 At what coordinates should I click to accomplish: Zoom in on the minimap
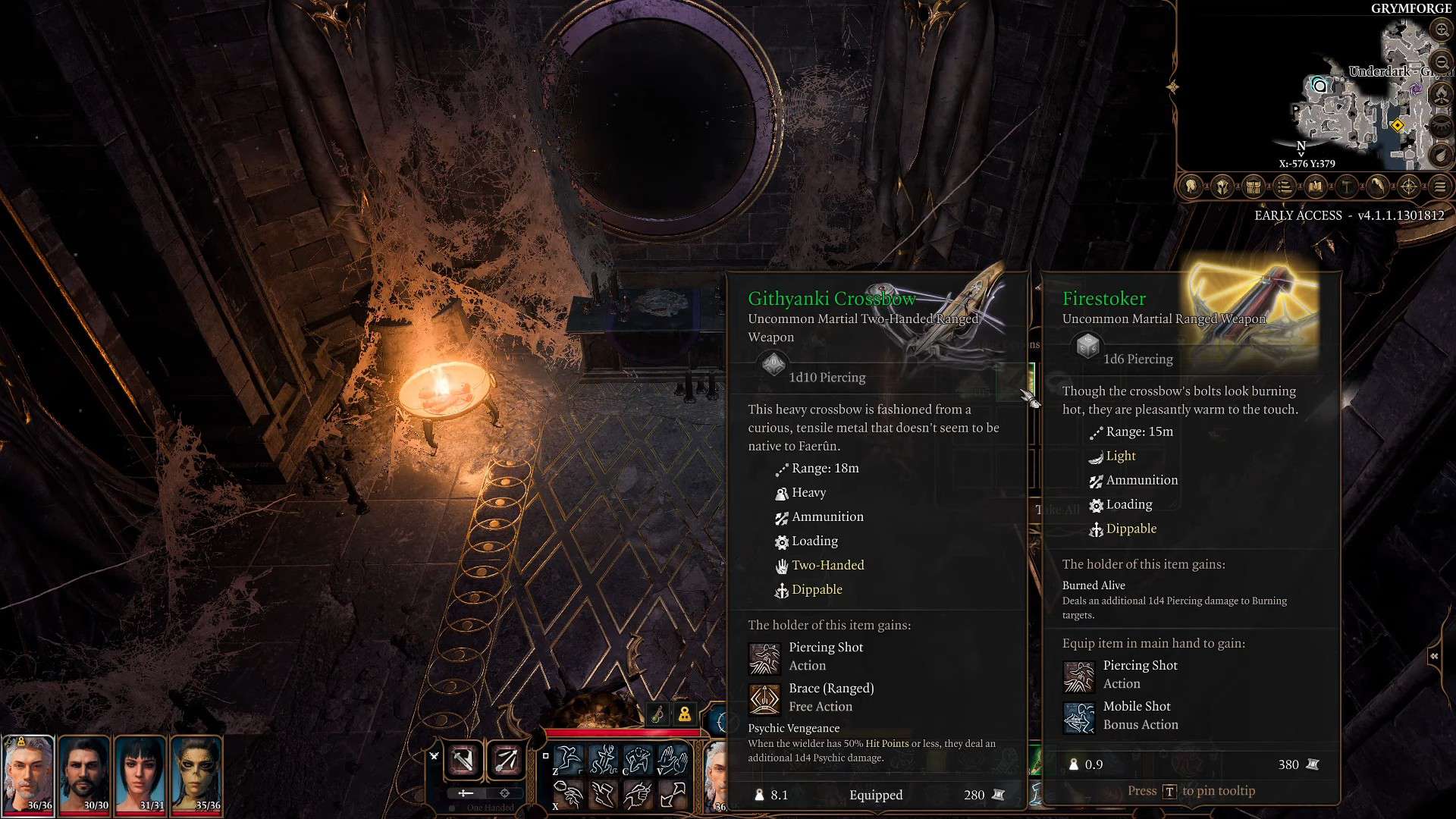point(1441,30)
